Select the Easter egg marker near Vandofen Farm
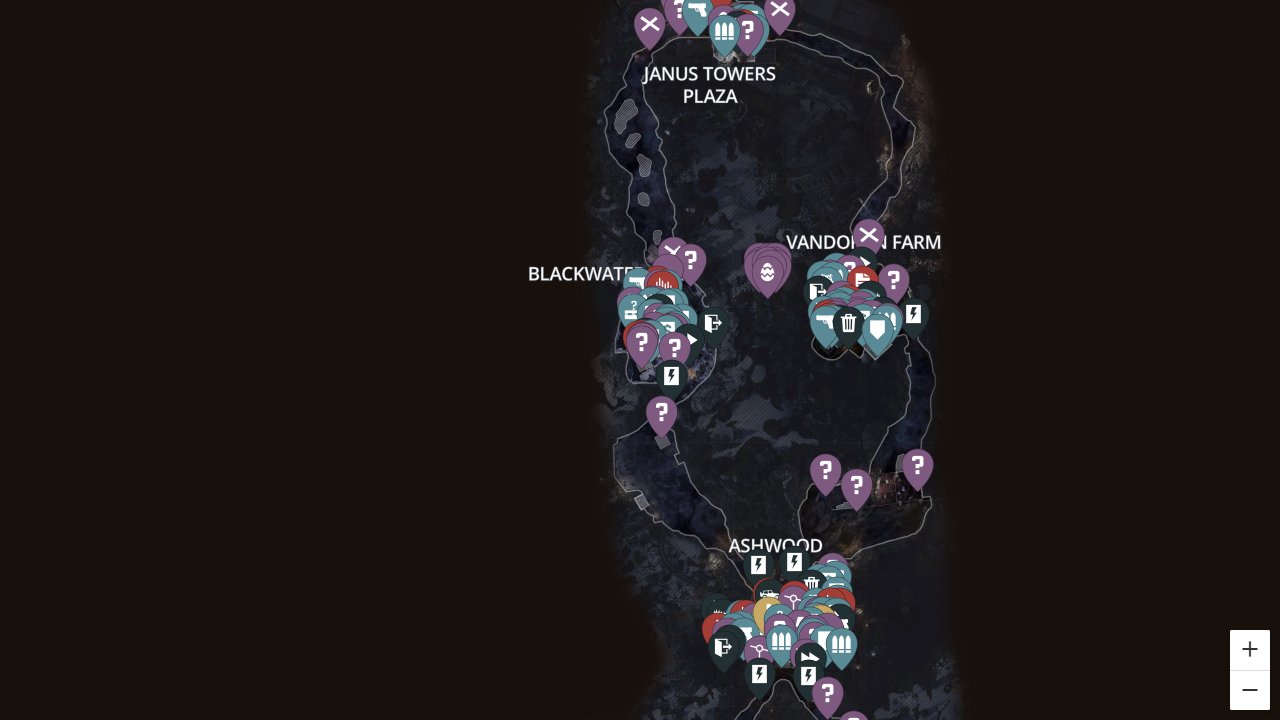This screenshot has width=1280, height=720. click(x=768, y=270)
